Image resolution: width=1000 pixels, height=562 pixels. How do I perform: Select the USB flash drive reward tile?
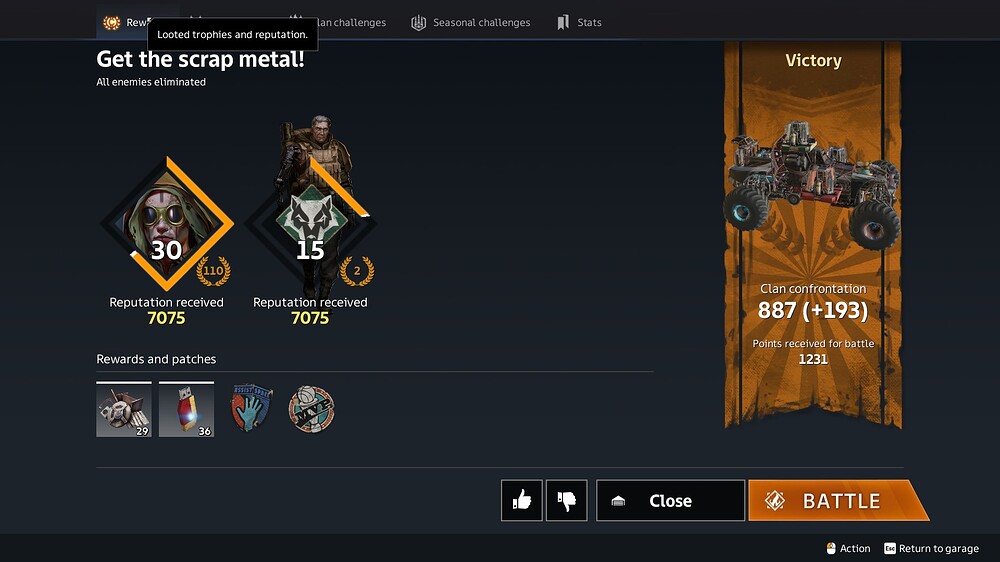(186, 410)
